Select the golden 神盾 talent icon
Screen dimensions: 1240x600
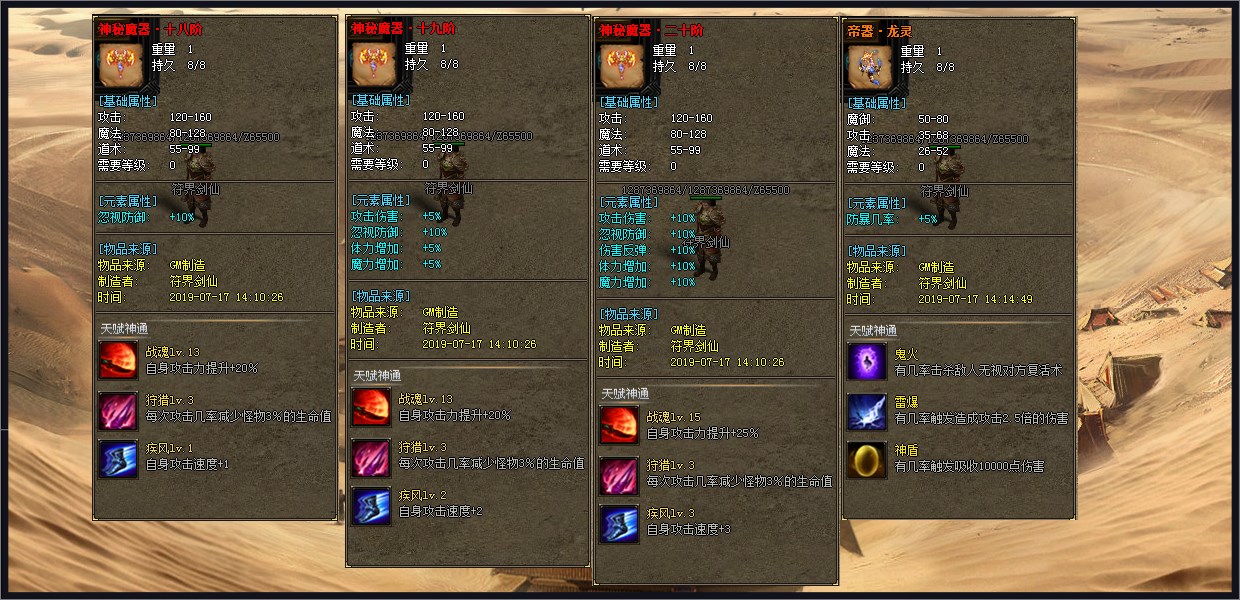coord(867,460)
